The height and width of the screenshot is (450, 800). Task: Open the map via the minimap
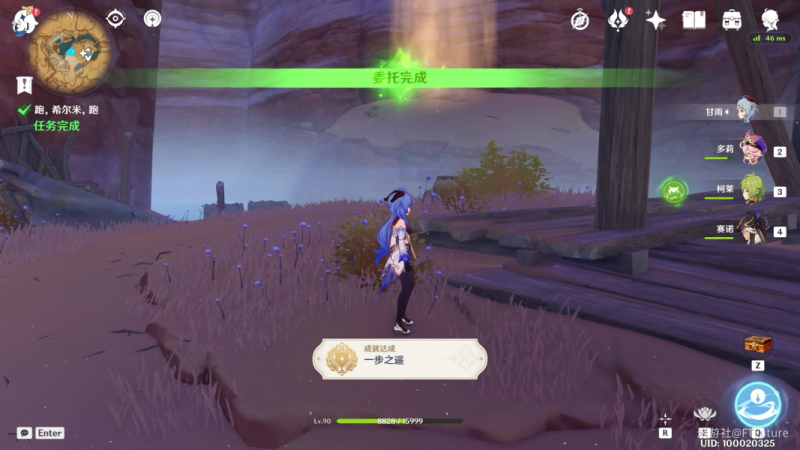[x=71, y=47]
